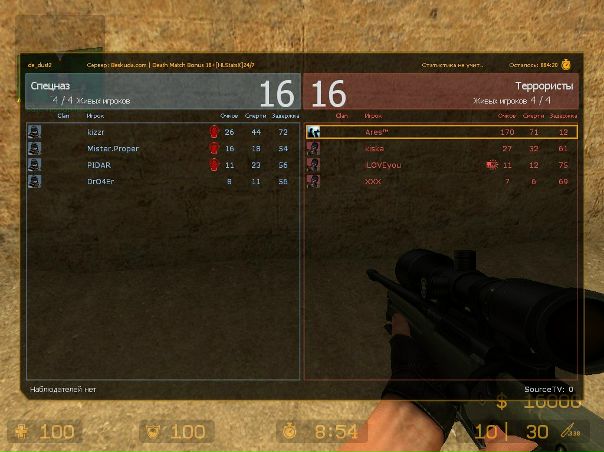Select the LOVEyou player row
Viewport: 604px width, 452px height.
pos(382,165)
